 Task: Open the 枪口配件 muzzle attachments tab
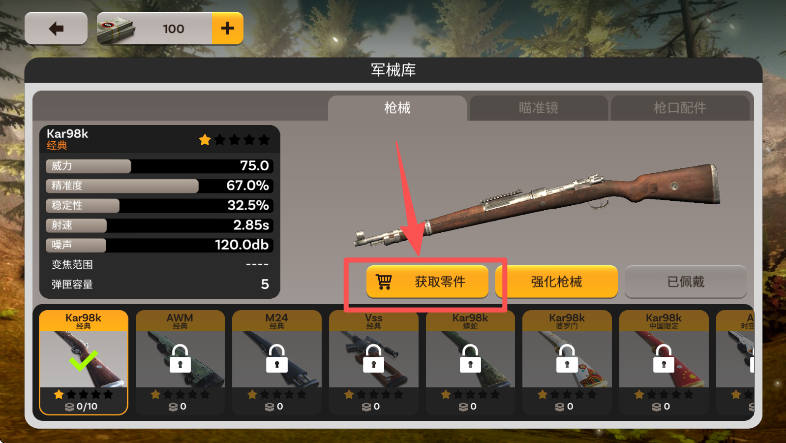(679, 108)
